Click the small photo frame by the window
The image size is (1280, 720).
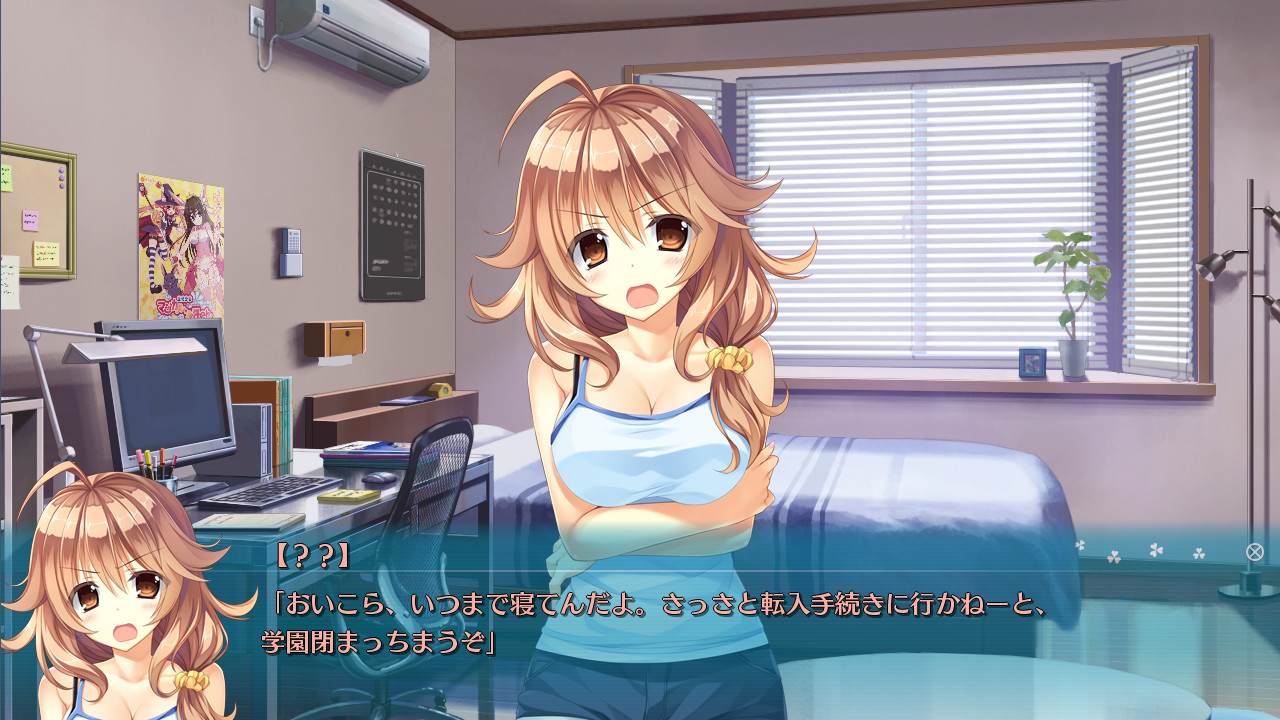(1032, 362)
